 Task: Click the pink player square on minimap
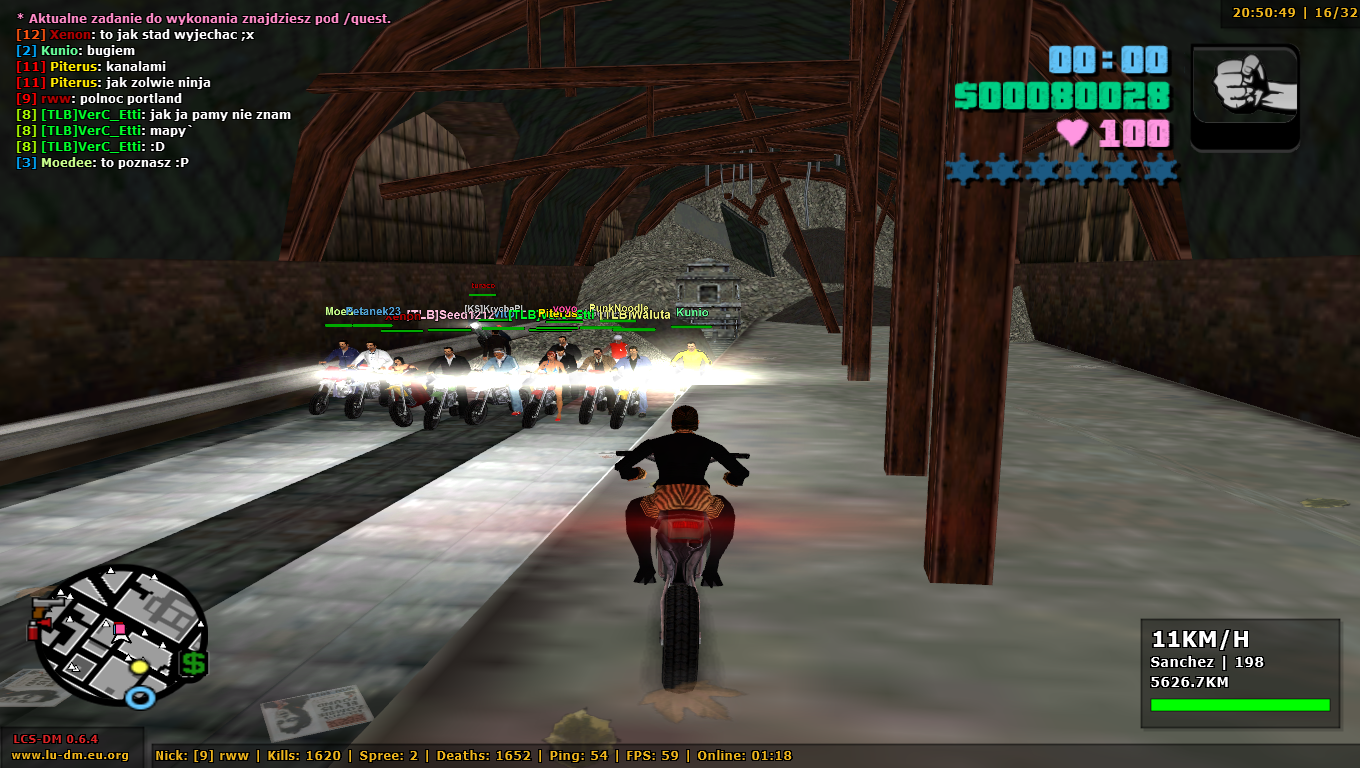pyautogui.click(x=121, y=629)
